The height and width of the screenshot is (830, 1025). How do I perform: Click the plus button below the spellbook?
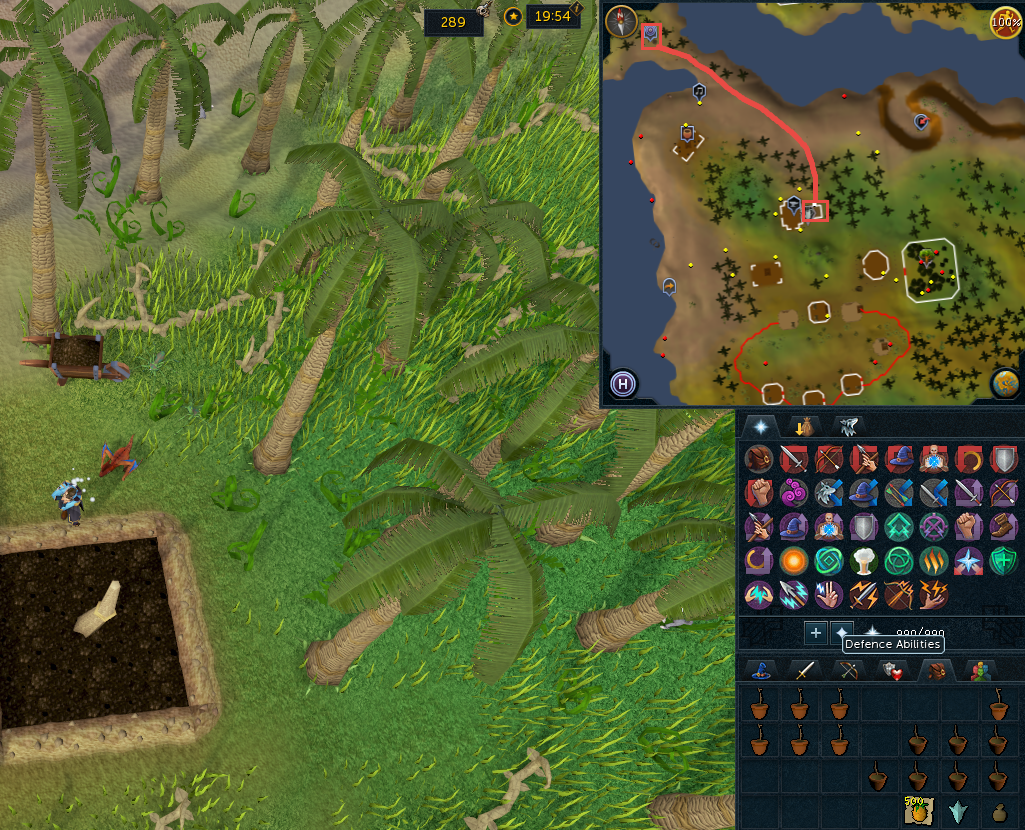point(815,633)
